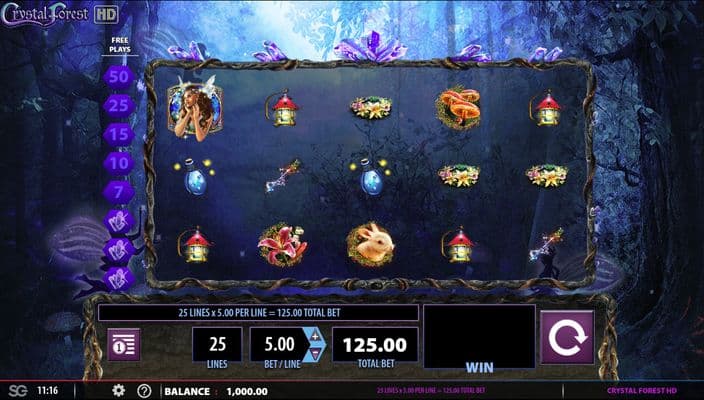Spin the reels with the circular arrow button
This screenshot has width=704, height=400.
tap(567, 337)
